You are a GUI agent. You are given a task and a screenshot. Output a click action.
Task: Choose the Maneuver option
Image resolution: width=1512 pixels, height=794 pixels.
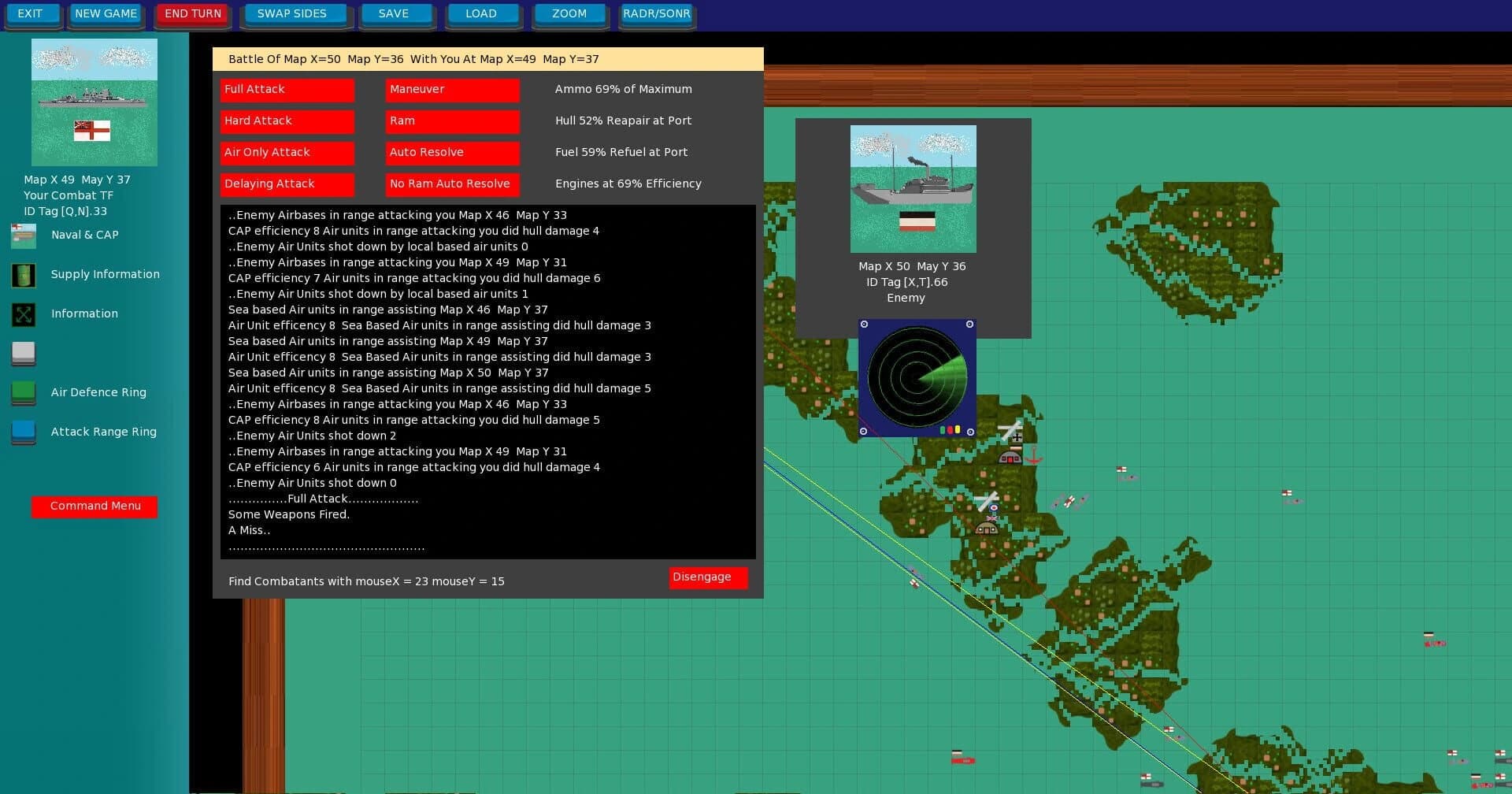click(x=451, y=90)
